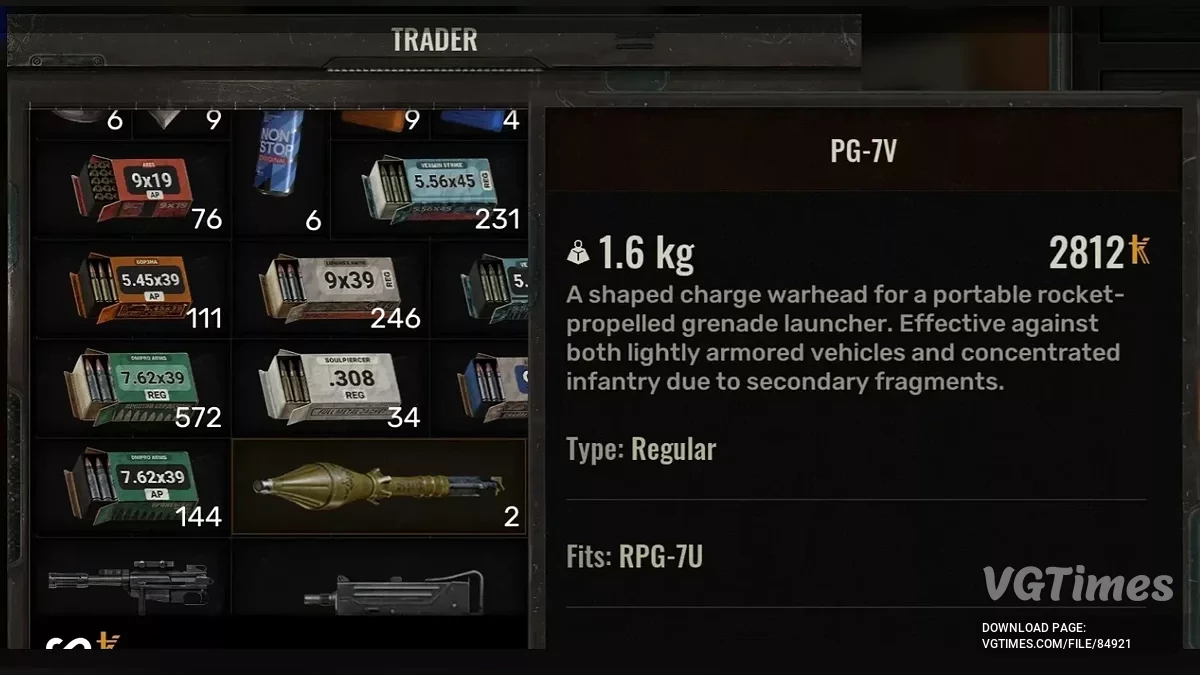Screen dimensions: 1200x675
Task: Choose the 5.56x45 REG ammo box
Action: click(x=429, y=188)
